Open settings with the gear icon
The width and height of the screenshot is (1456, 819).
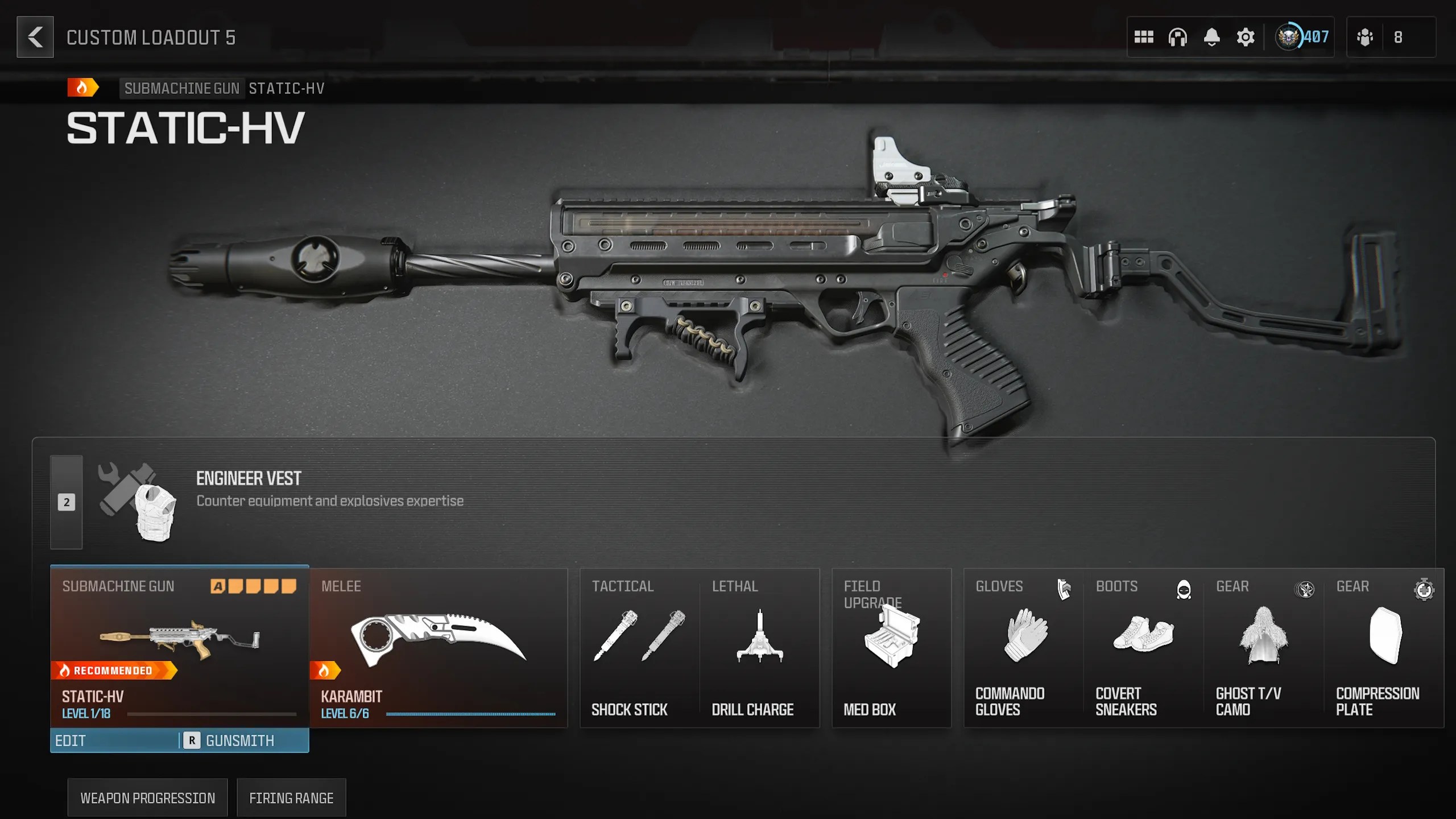point(1245,38)
